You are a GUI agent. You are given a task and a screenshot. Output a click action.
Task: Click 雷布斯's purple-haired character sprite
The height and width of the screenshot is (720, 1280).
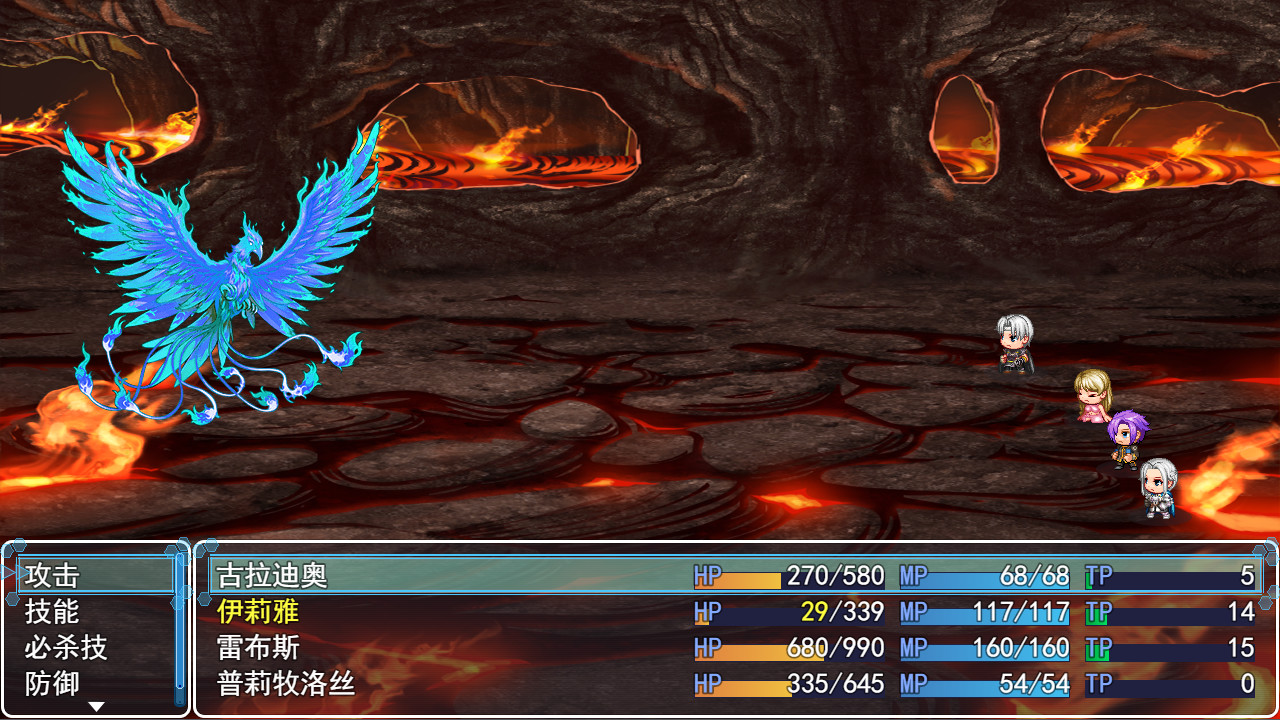(1125, 440)
